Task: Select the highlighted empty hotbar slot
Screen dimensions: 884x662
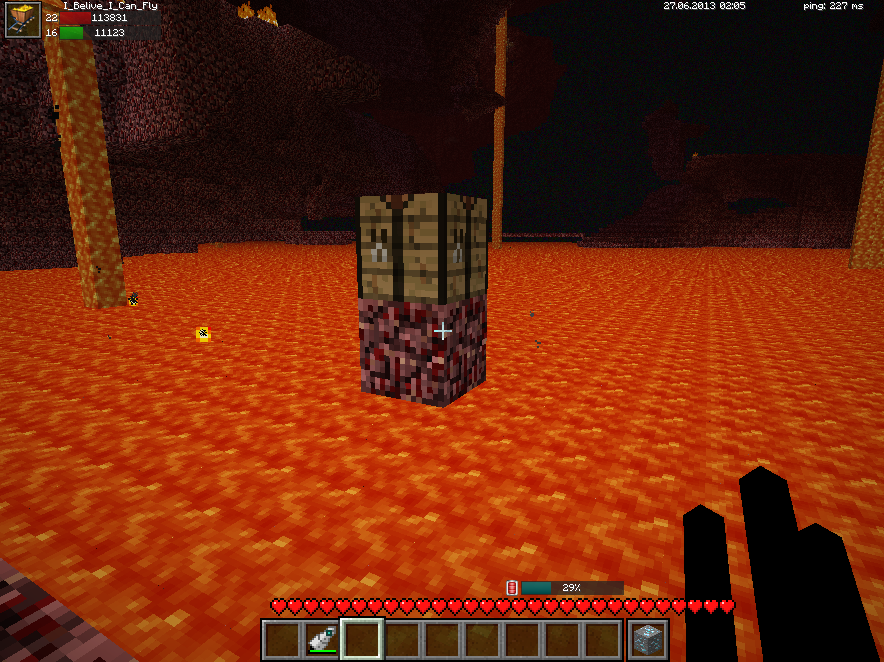Action: tap(362, 639)
